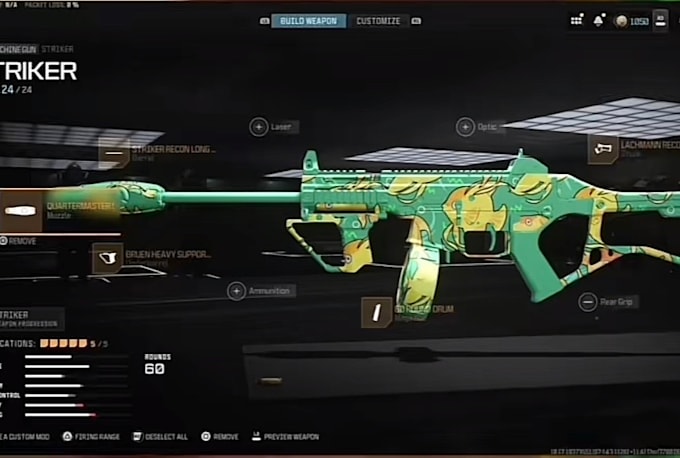Add an attachment to the Rear Grip slot
This screenshot has height=458, width=680.
point(588,301)
